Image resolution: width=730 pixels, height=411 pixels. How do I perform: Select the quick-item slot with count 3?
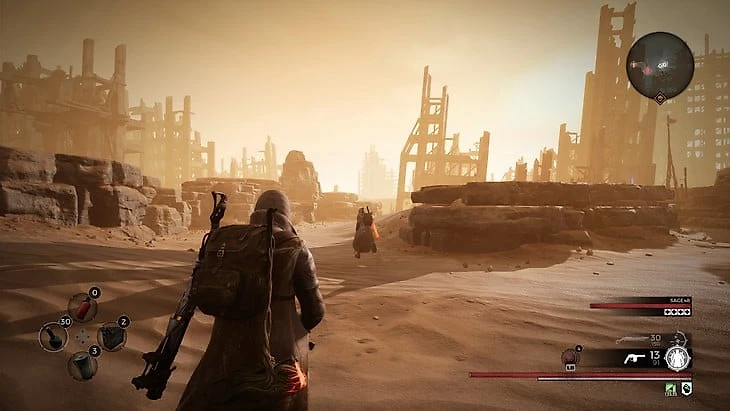click(x=82, y=365)
